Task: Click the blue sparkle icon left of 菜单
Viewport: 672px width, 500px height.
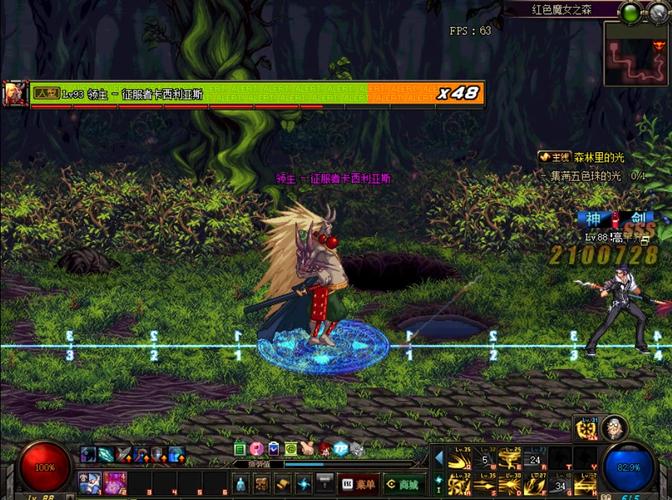Action: pos(304,483)
